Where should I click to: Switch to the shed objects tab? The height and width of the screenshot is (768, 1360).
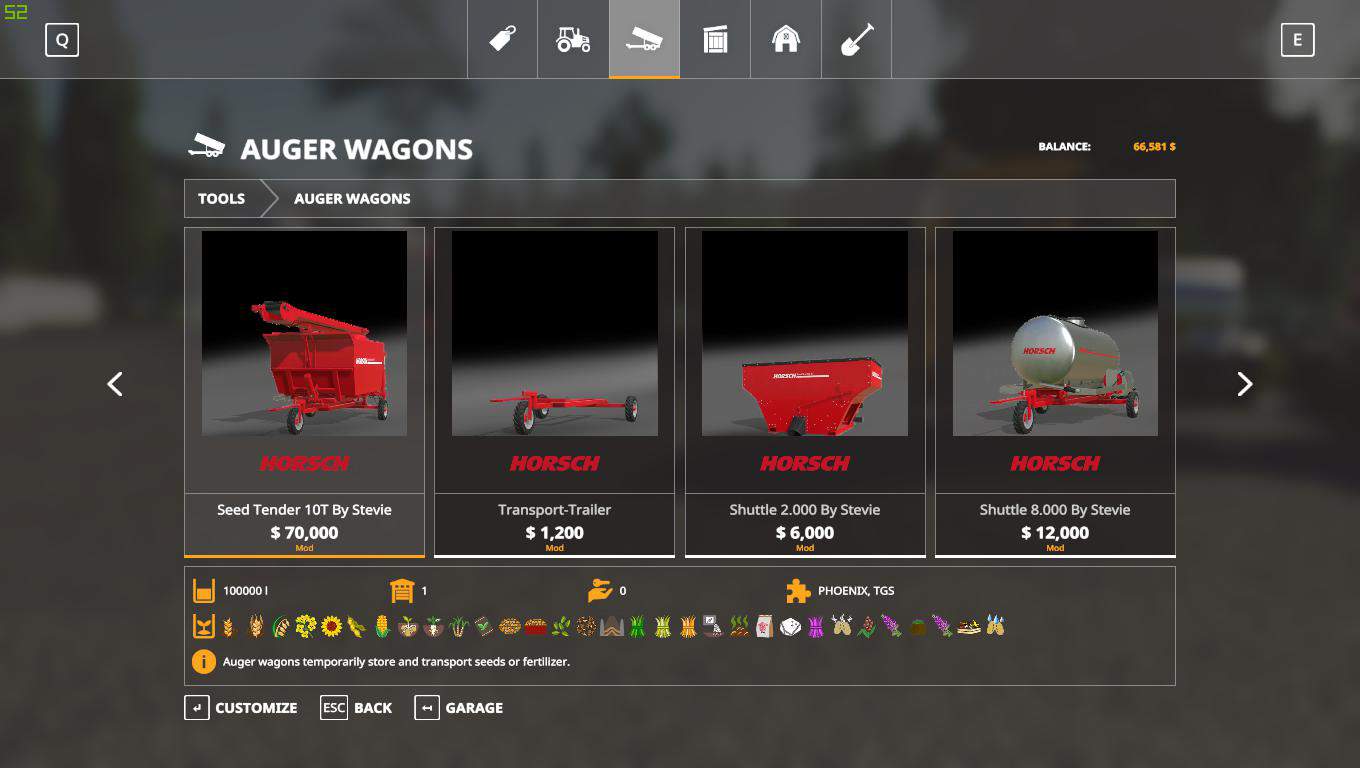tap(715, 39)
